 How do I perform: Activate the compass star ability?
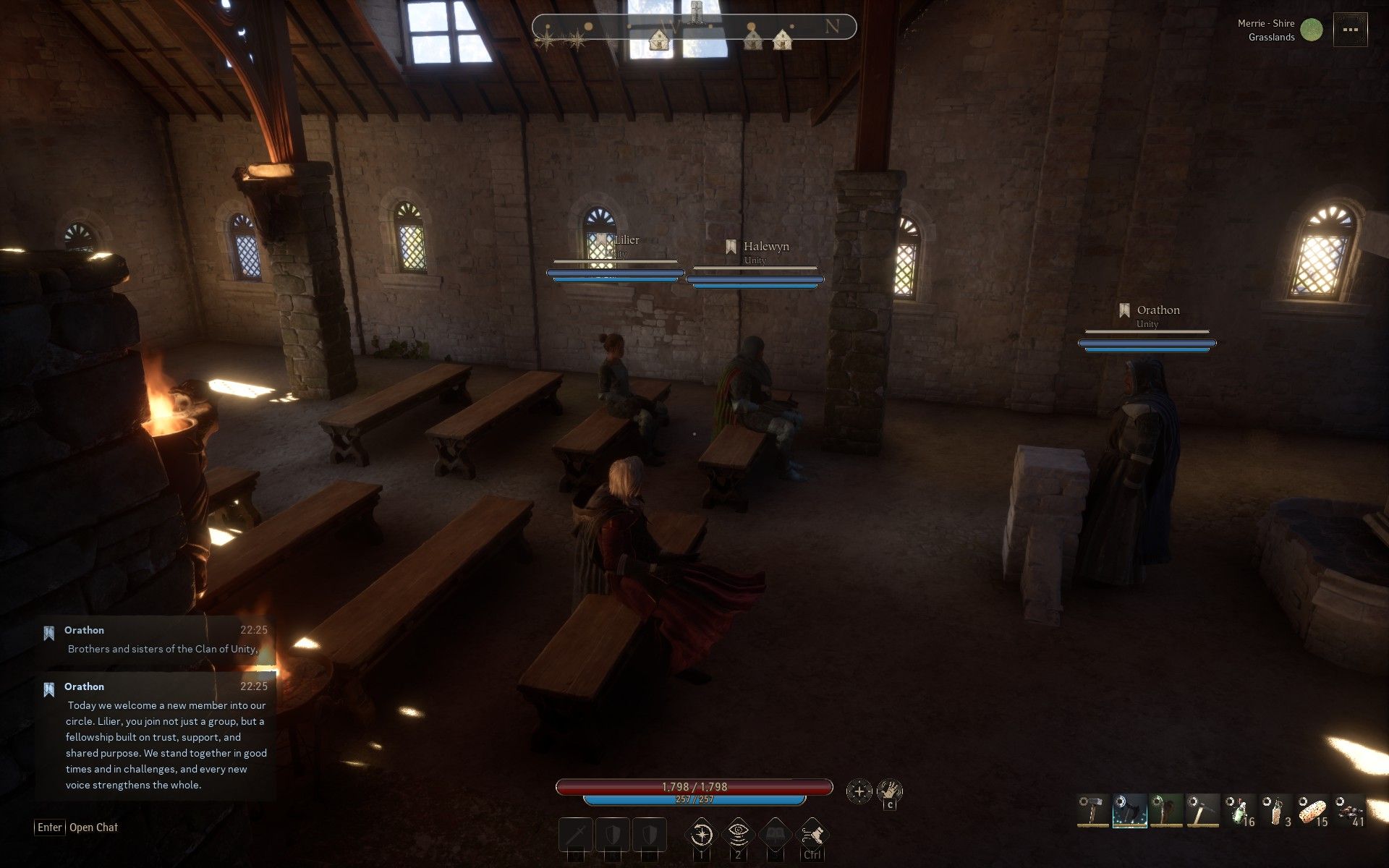[x=701, y=835]
